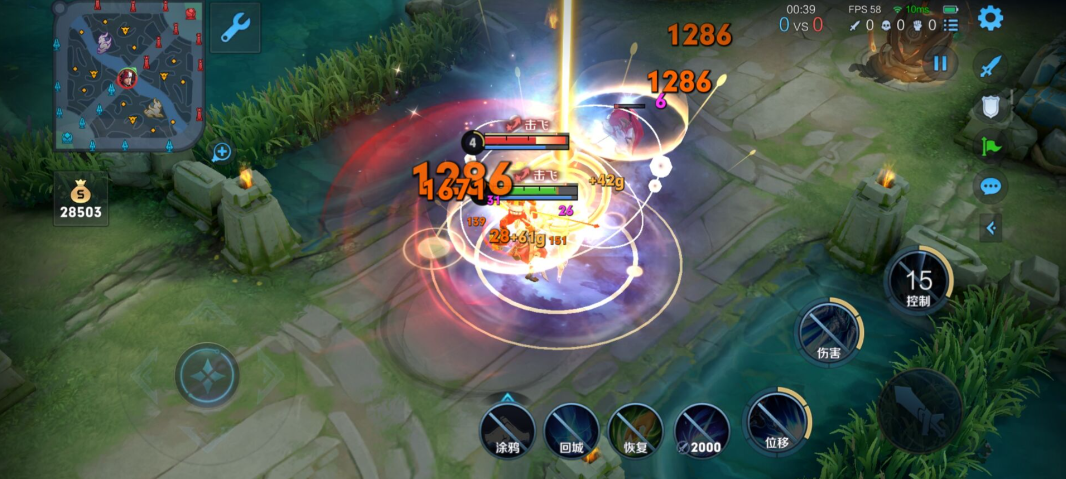Use the 回城 recall button
Image resolution: width=1066 pixels, height=479 pixels.
coord(571,429)
